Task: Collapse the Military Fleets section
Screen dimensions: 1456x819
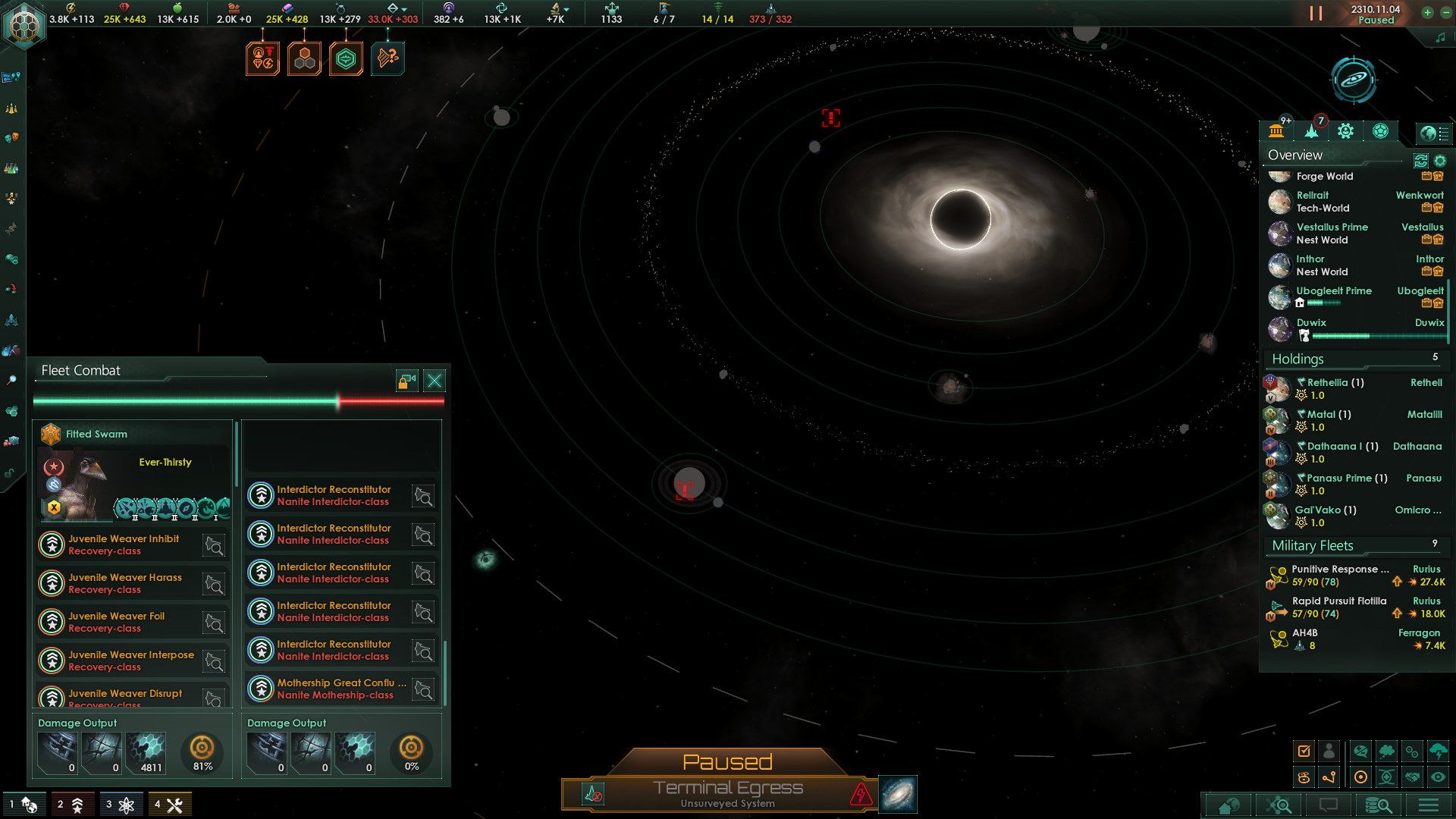Action: (1311, 545)
